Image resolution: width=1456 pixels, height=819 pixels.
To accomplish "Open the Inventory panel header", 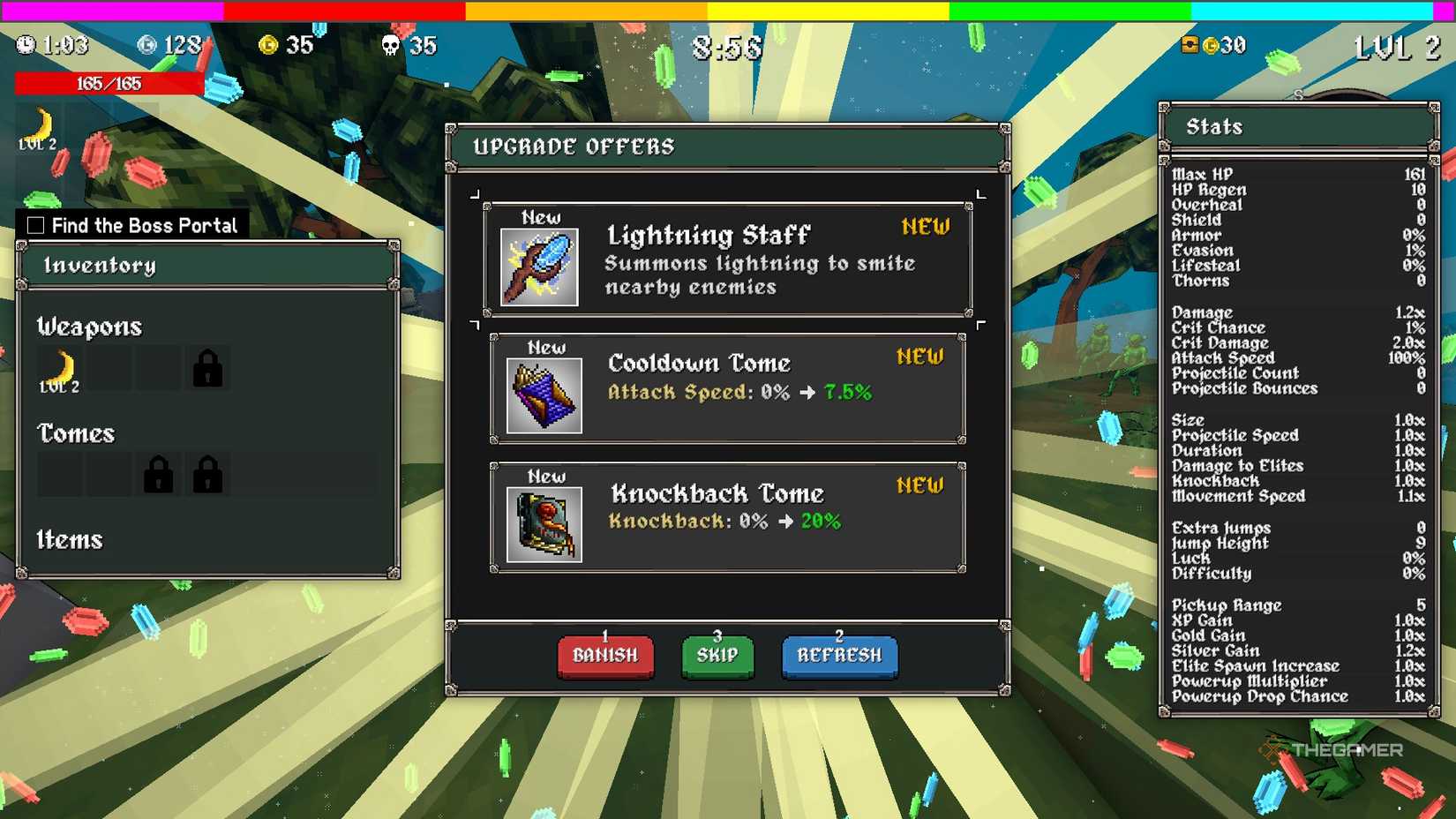I will (100, 266).
